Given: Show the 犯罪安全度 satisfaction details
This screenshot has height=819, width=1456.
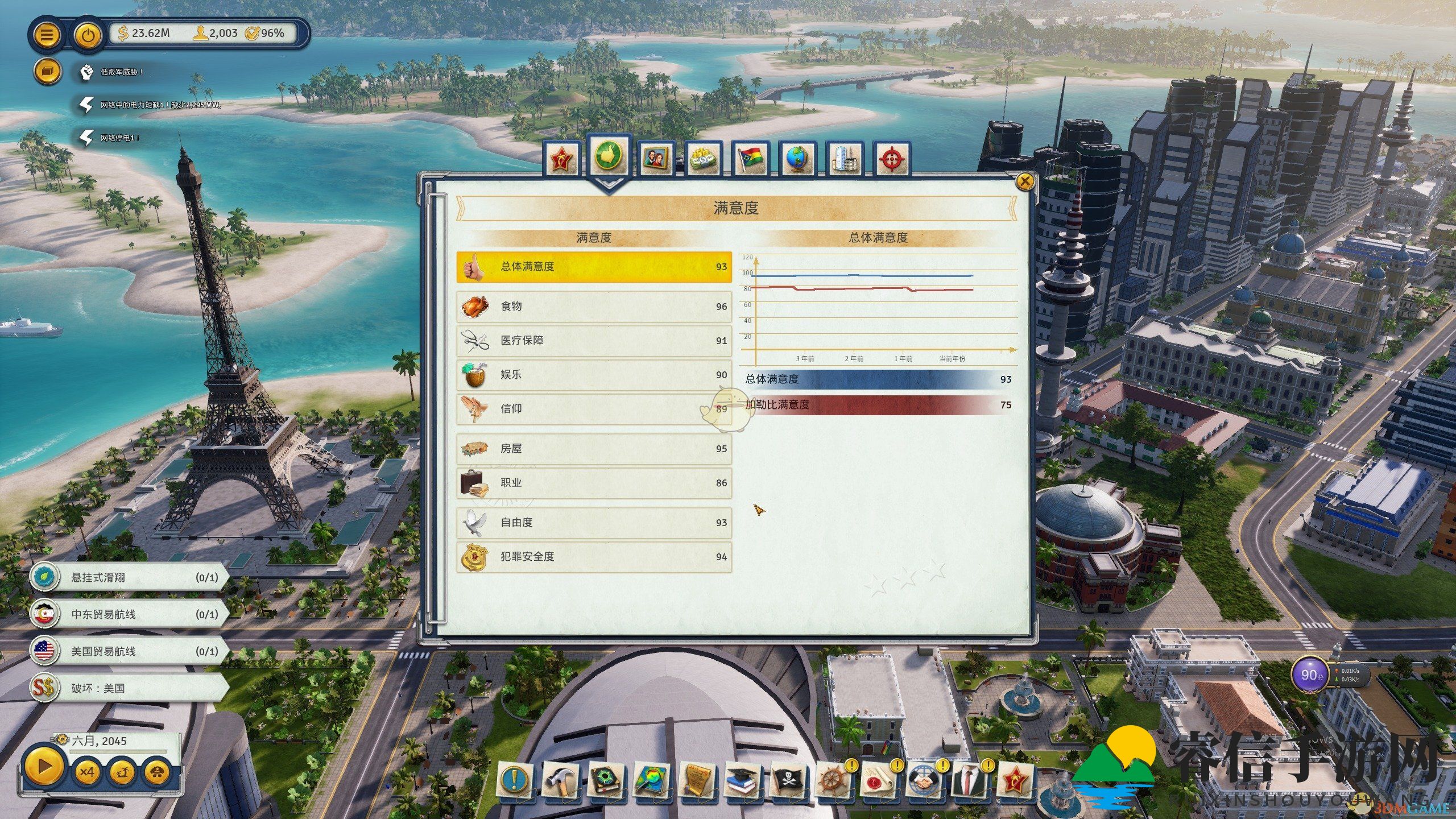Looking at the screenshot, I should (594, 557).
